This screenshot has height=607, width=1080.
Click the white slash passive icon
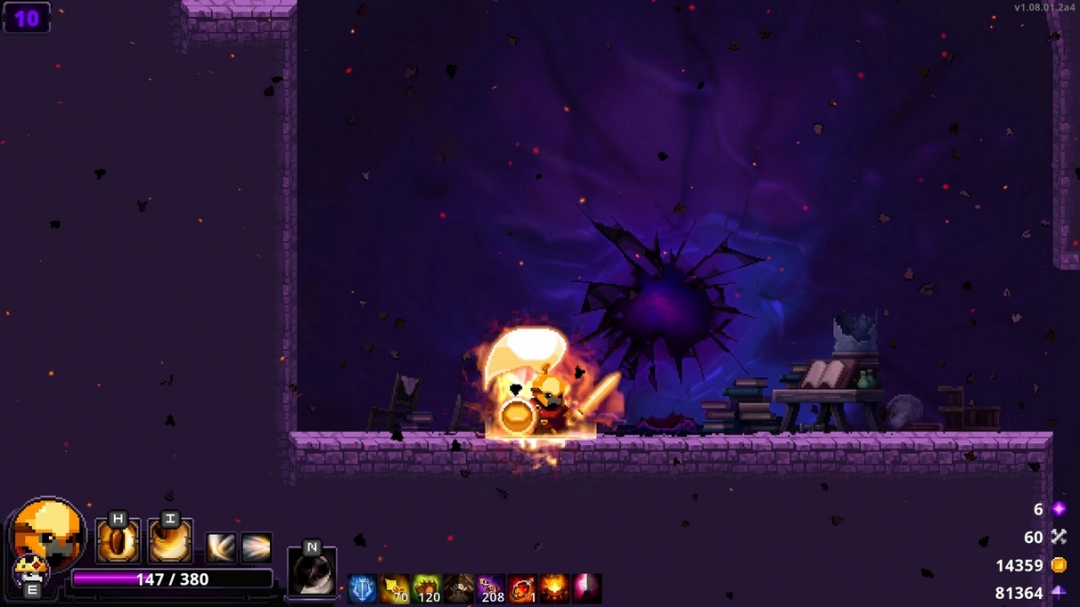[221, 547]
